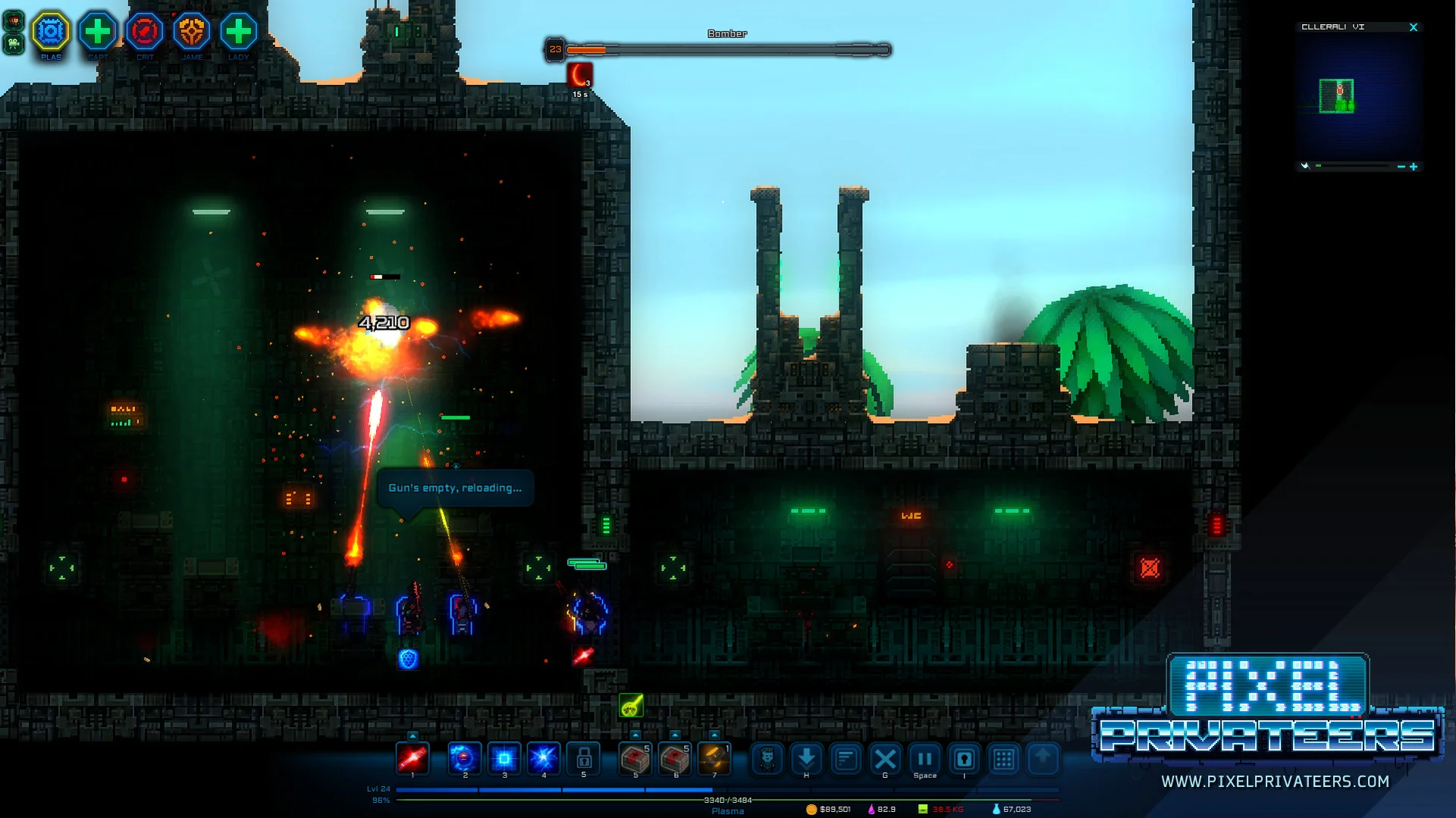Screen dimensions: 1456x818
Task: Use the first red medkit crate
Action: tap(635, 757)
